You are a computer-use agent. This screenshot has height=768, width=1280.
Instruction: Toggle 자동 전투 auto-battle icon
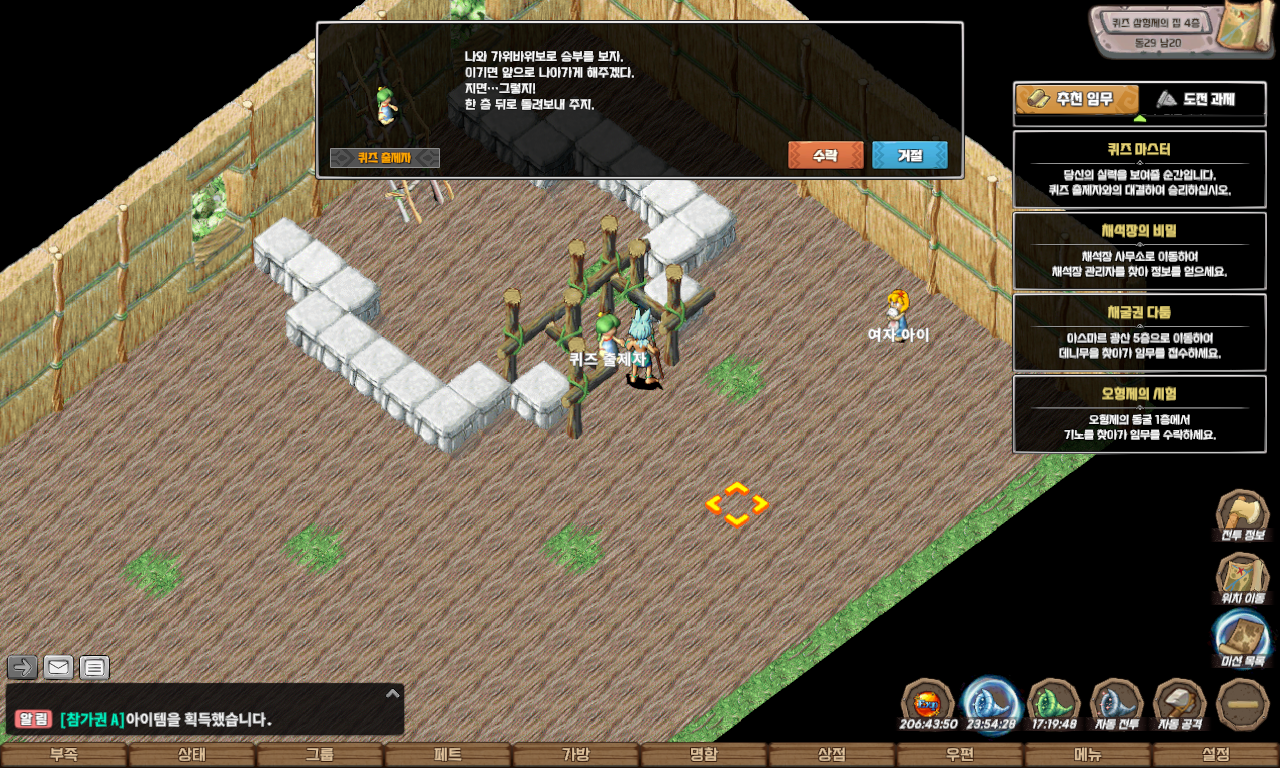[x=1116, y=704]
